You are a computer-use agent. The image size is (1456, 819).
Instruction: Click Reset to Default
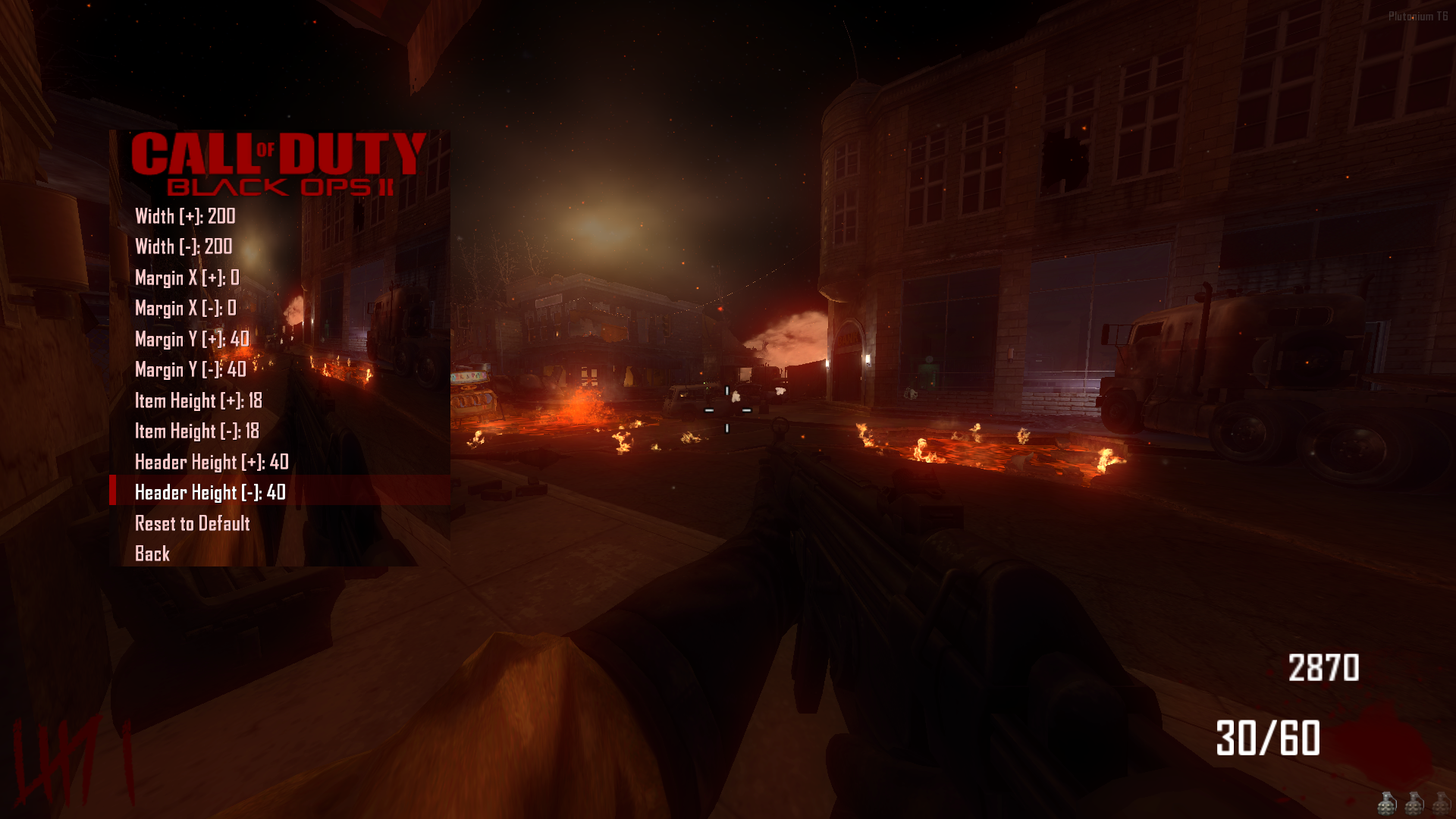(192, 523)
